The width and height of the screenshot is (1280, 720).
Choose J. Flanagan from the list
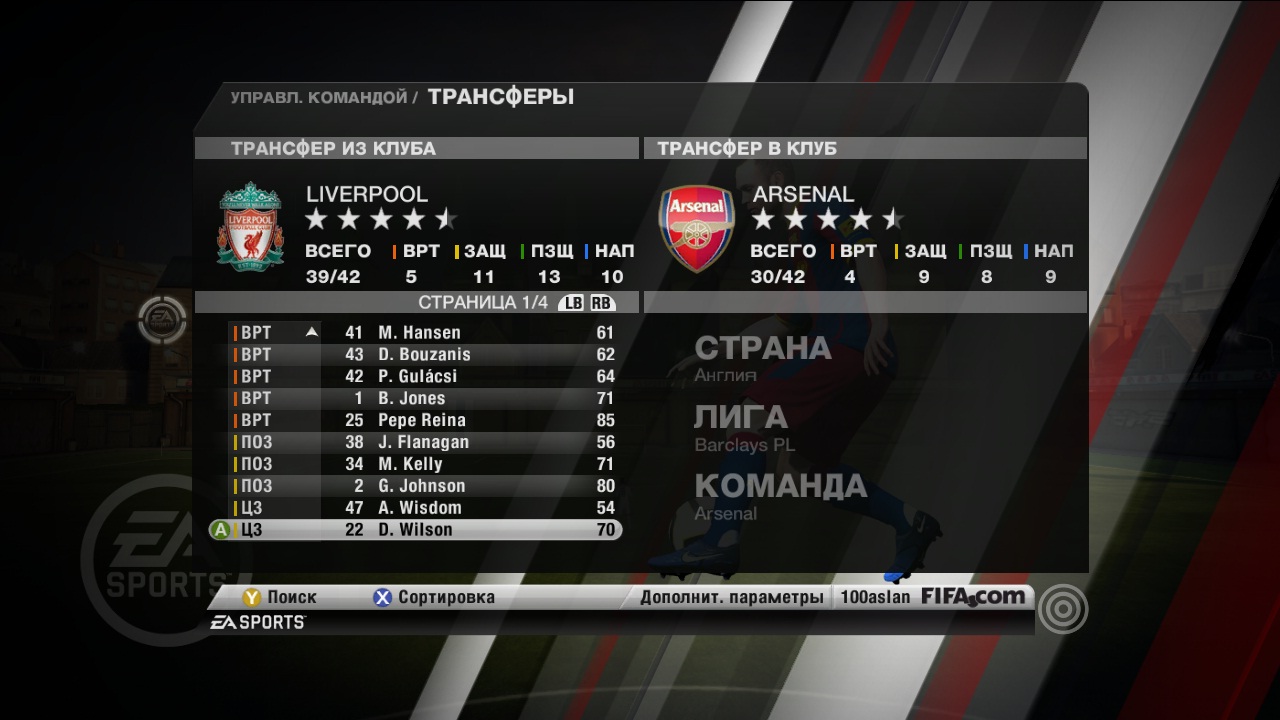coord(425,442)
